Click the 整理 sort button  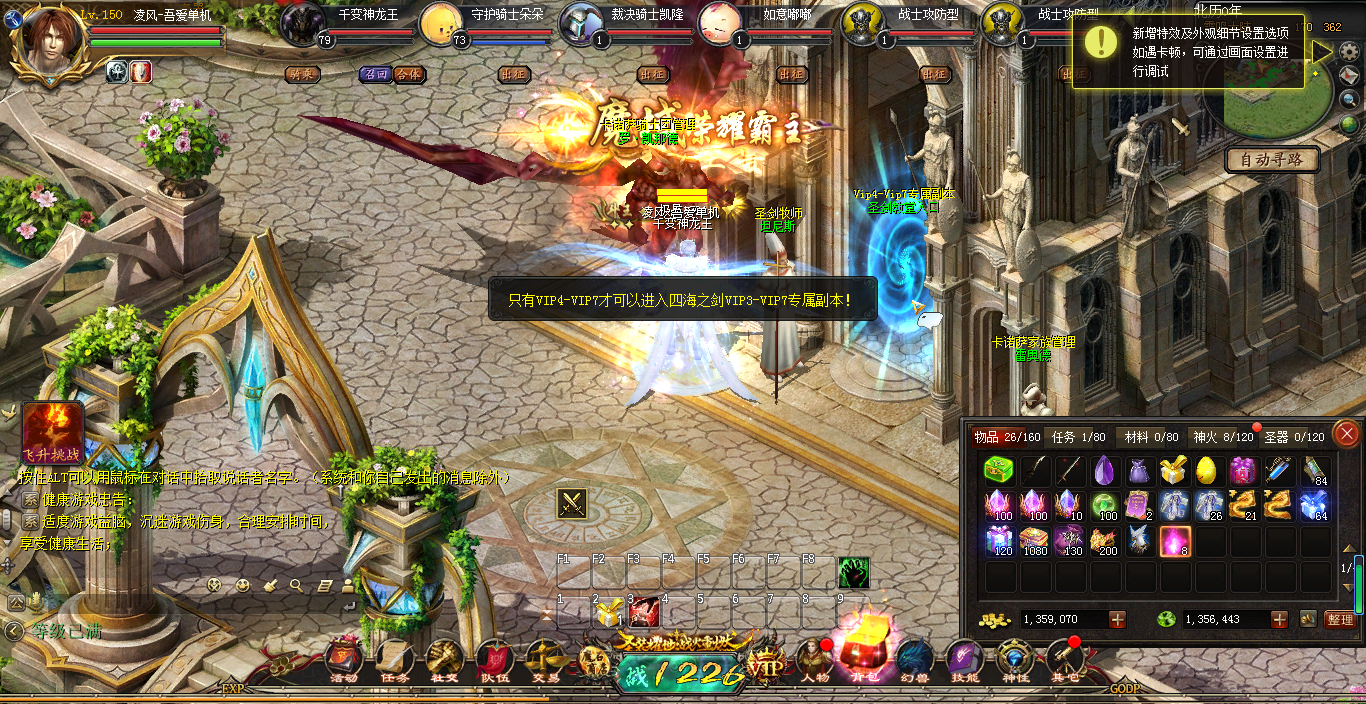coord(1340,620)
